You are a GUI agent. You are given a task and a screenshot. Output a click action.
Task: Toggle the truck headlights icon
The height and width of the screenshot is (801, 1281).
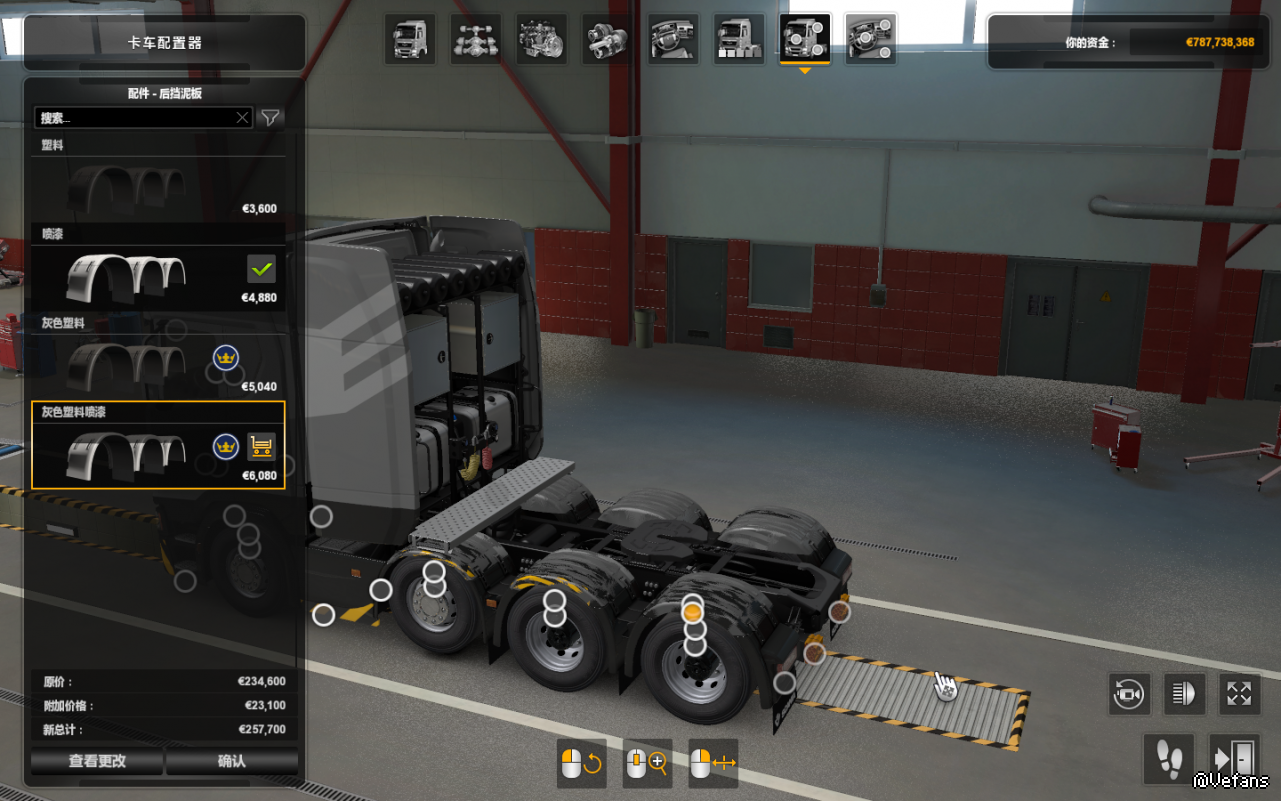(x=1184, y=693)
